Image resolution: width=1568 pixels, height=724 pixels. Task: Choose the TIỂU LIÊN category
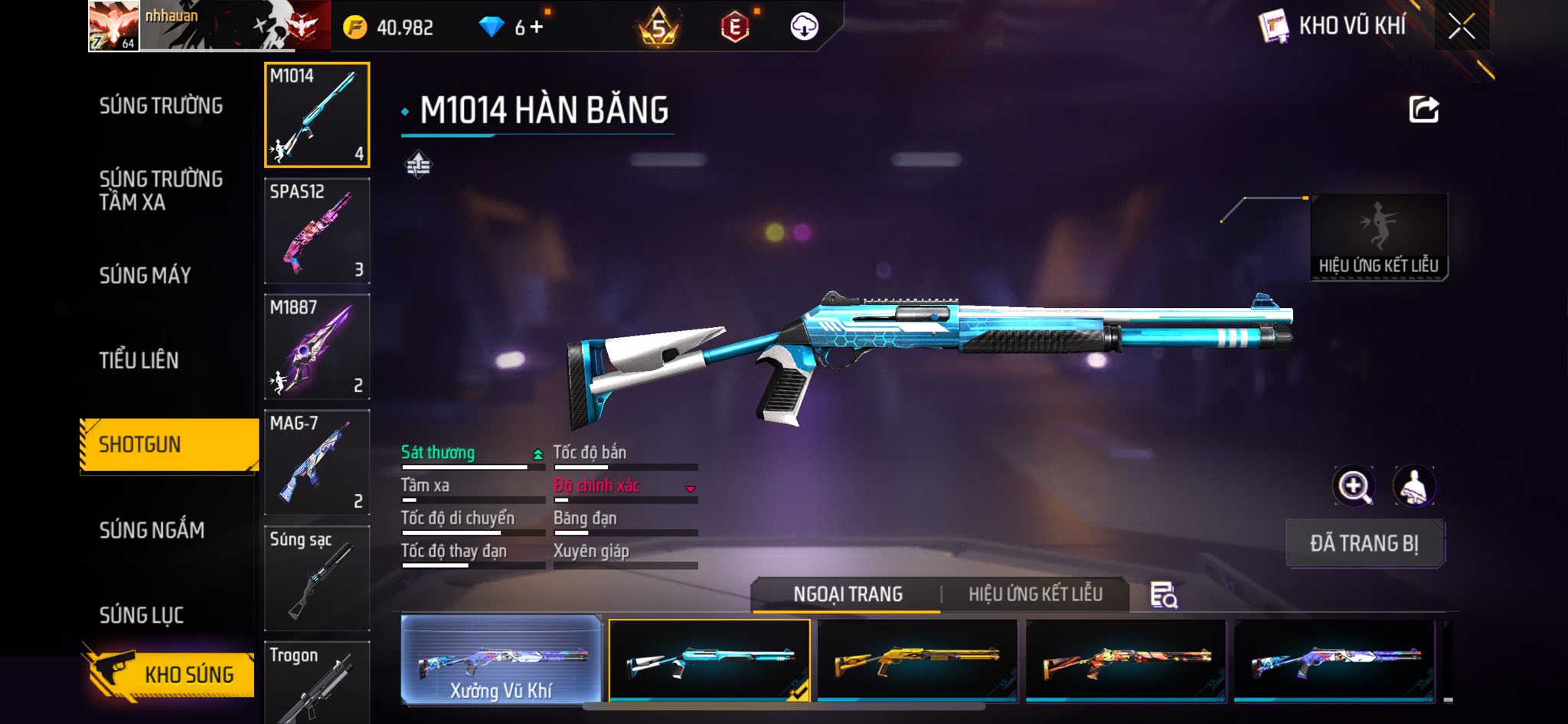(x=139, y=360)
